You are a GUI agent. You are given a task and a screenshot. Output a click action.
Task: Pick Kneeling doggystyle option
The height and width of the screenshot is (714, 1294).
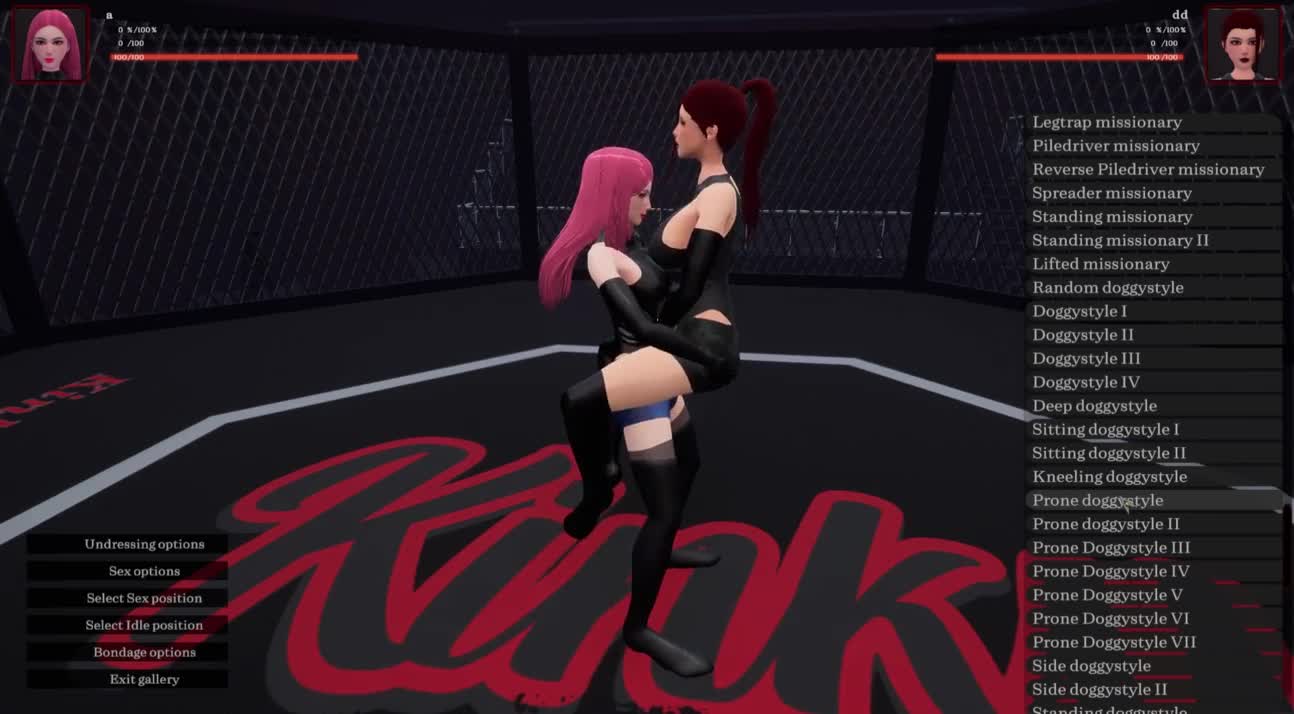1109,477
